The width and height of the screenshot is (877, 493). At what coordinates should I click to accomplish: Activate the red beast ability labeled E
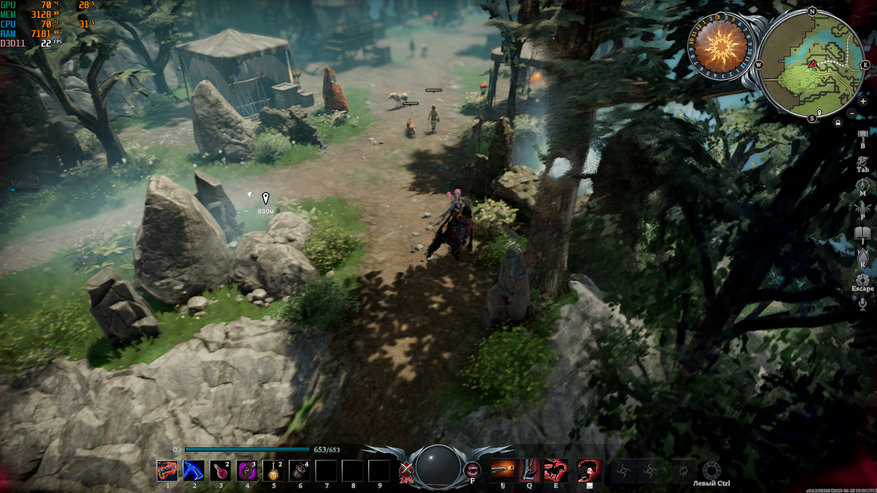click(555, 470)
